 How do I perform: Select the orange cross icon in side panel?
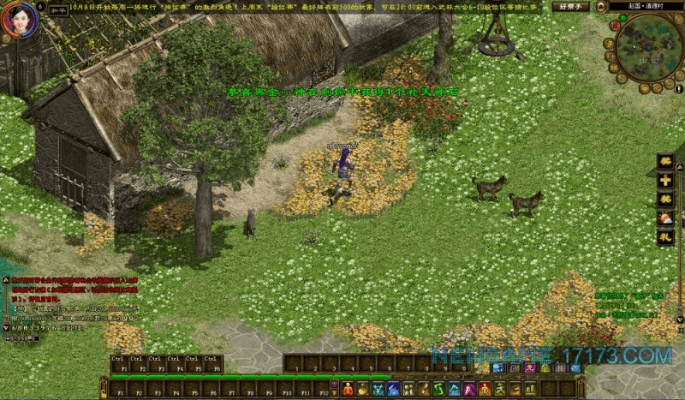tap(665, 180)
